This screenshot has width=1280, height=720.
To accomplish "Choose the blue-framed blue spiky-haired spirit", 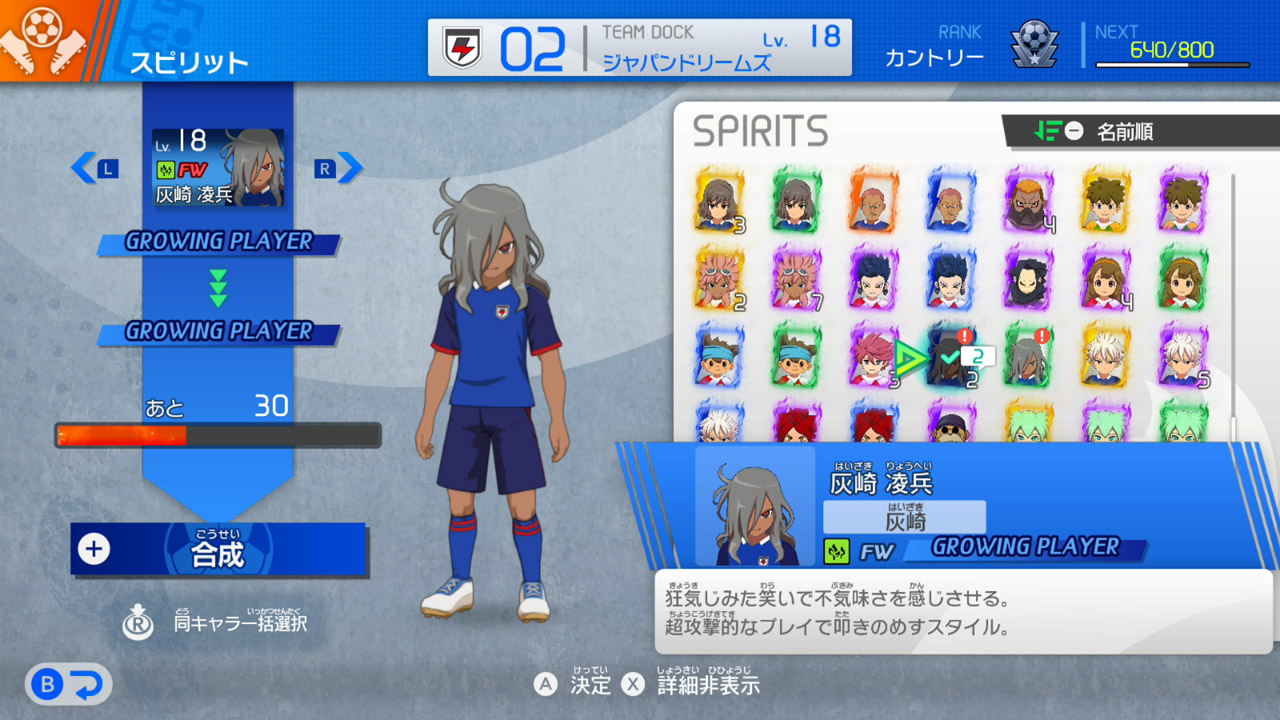I will pyautogui.click(x=950, y=278).
